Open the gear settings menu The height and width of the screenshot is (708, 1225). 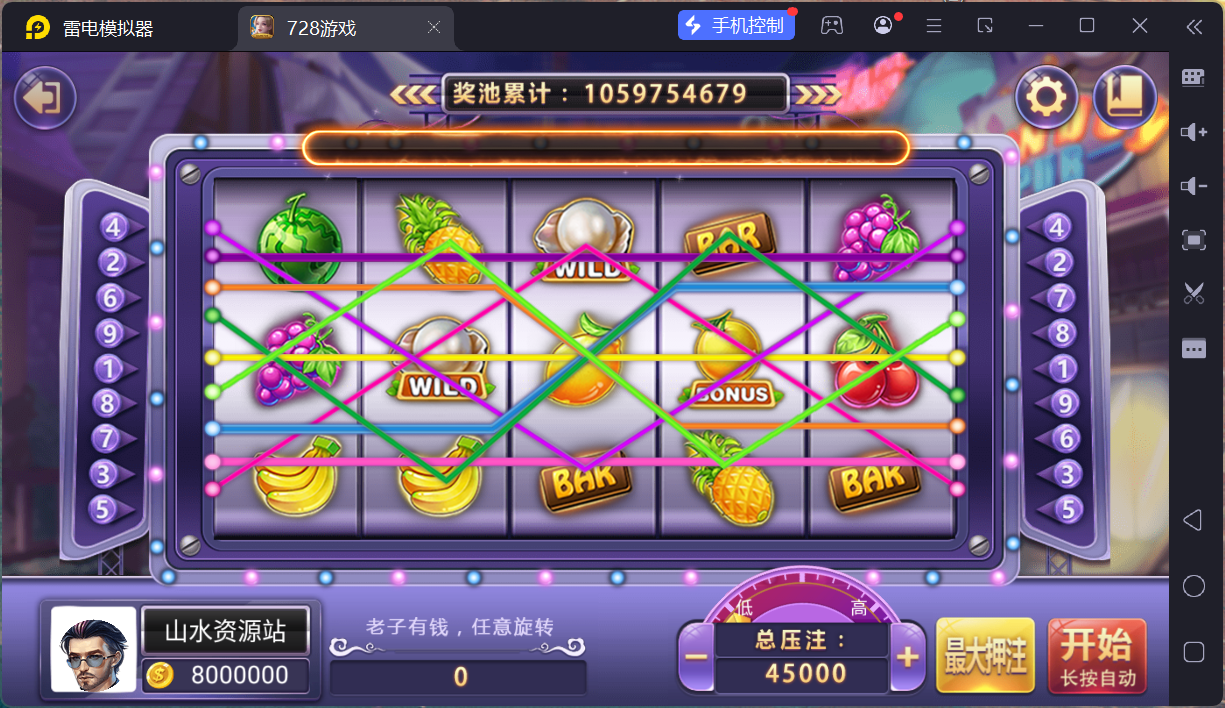point(1046,97)
